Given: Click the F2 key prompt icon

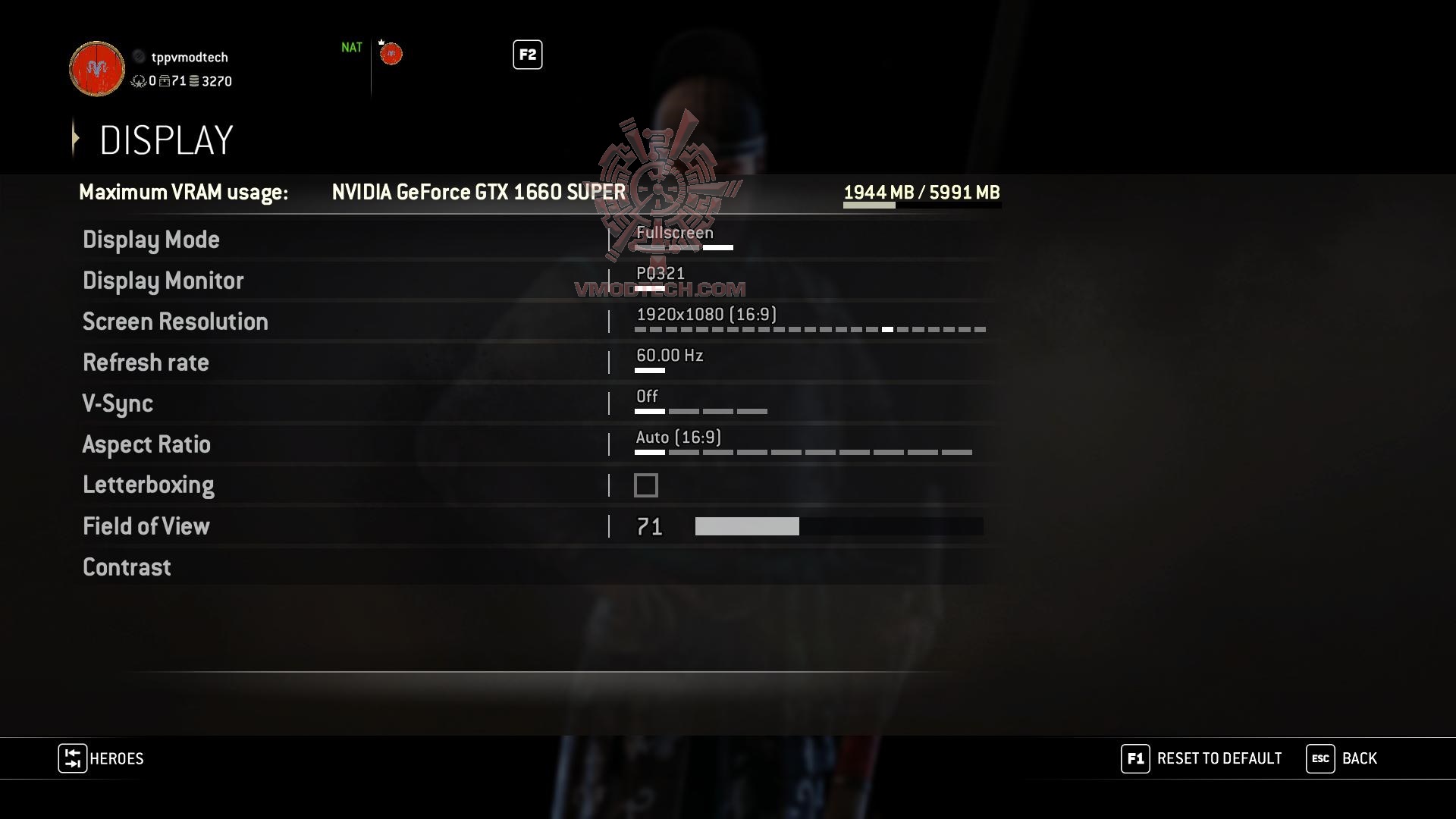Looking at the screenshot, I should pyautogui.click(x=527, y=55).
